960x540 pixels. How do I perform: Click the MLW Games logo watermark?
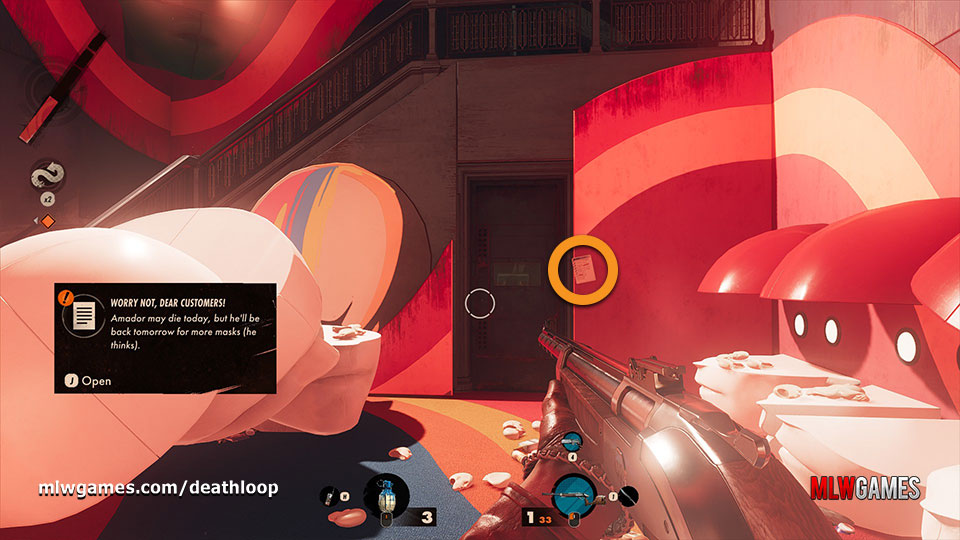click(866, 489)
